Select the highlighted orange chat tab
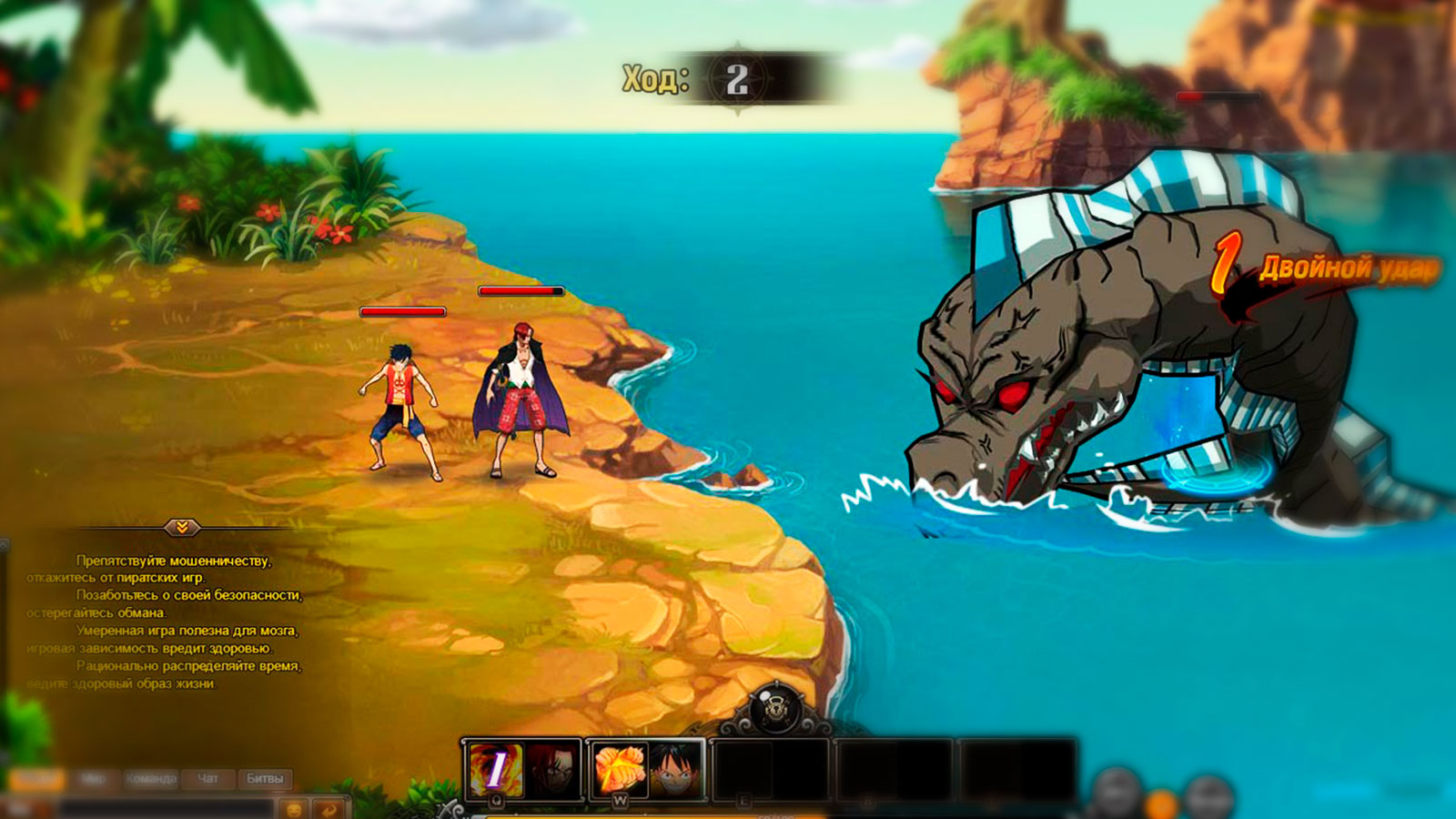 [36, 779]
